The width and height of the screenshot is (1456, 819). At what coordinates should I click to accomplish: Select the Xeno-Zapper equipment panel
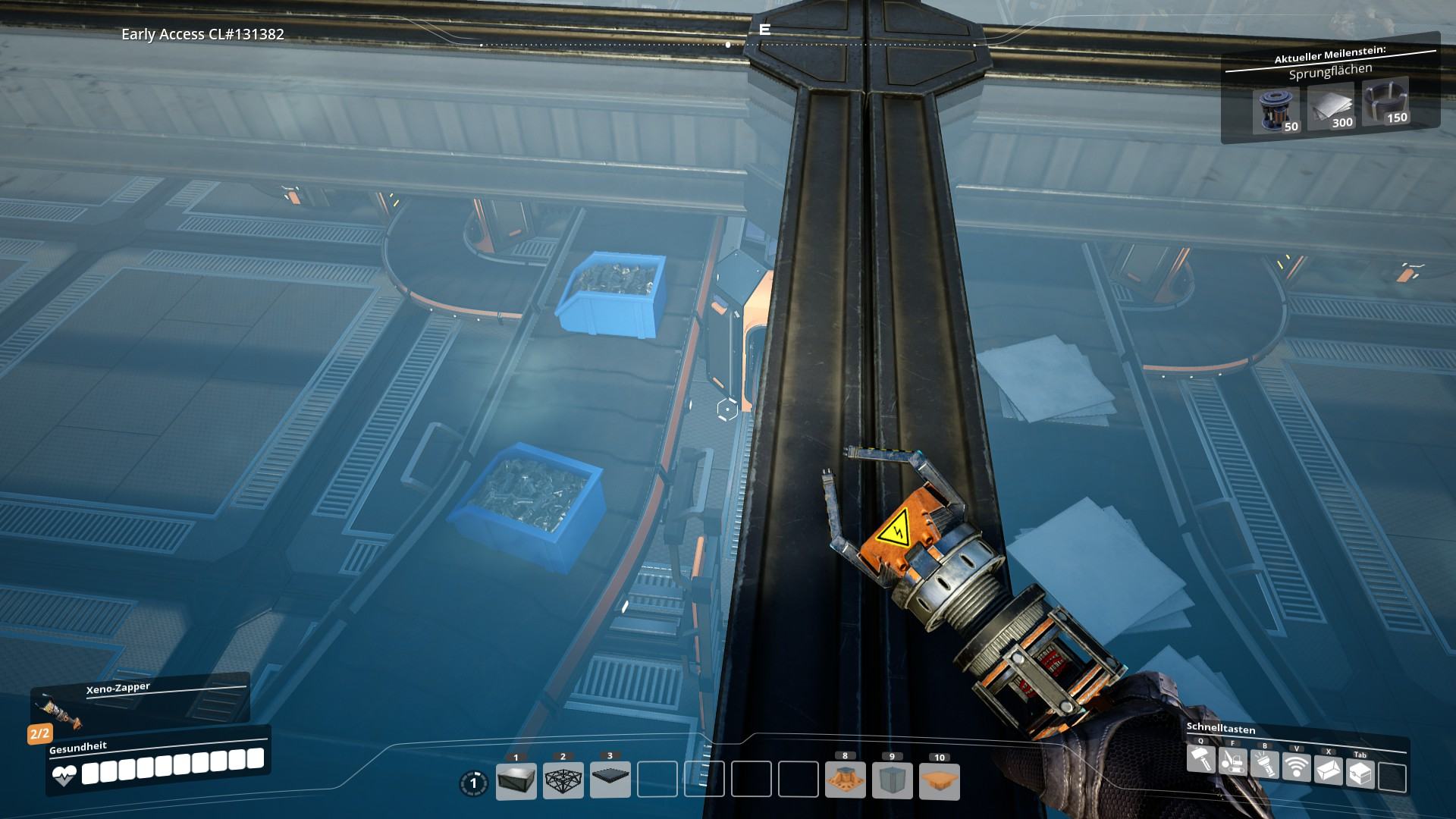coord(140,700)
